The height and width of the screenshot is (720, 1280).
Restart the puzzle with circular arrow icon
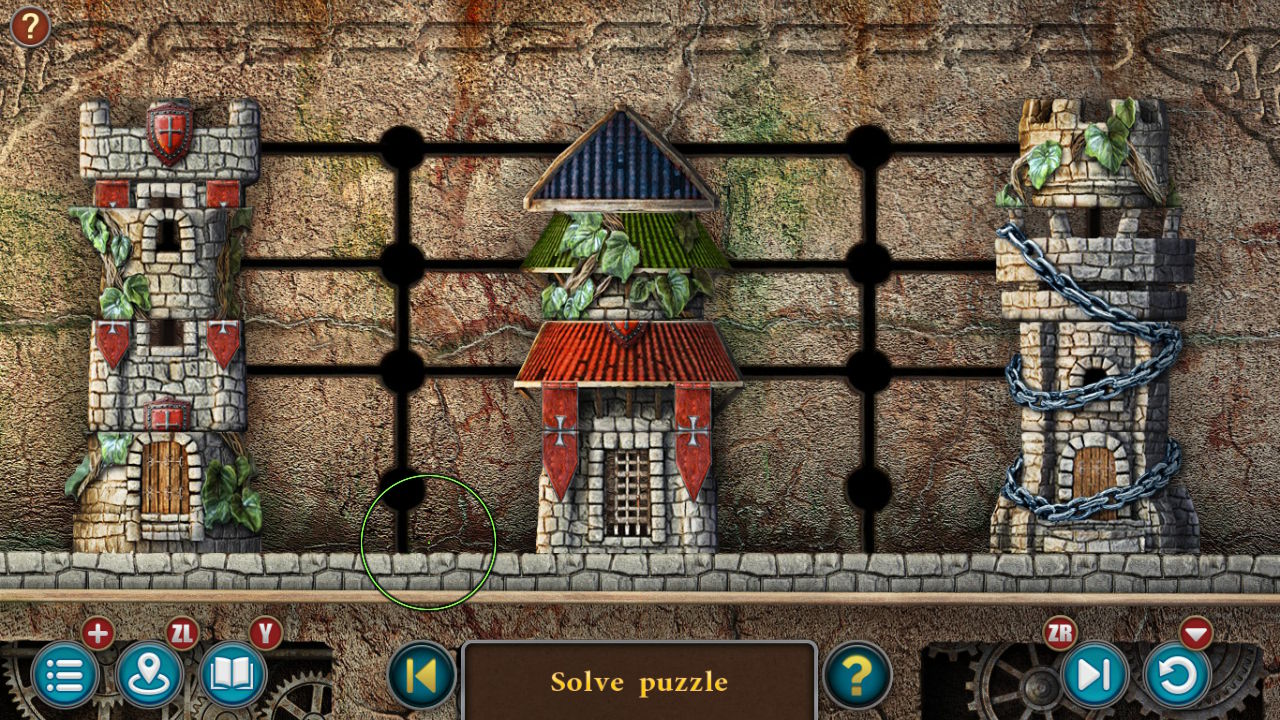[1175, 676]
